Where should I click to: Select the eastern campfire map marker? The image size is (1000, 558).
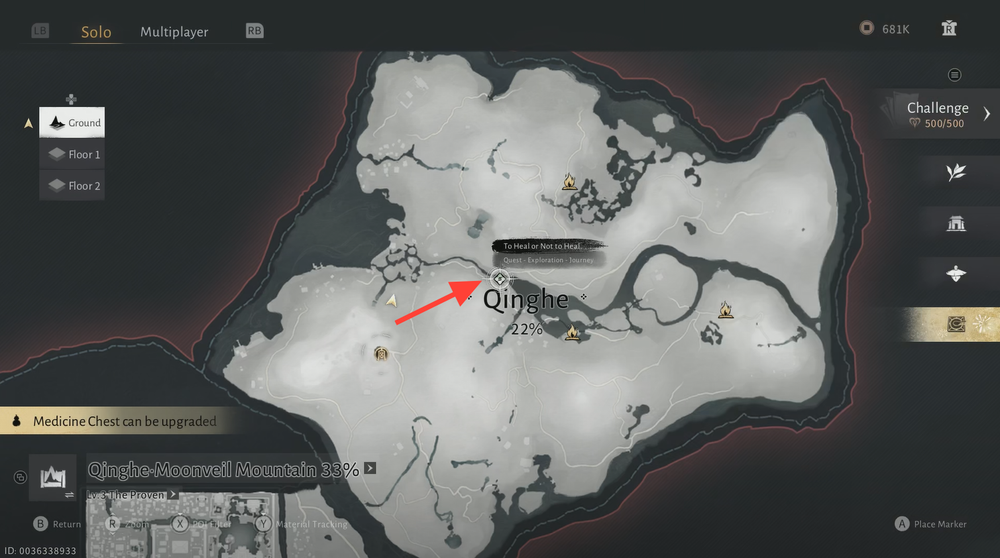click(x=726, y=311)
